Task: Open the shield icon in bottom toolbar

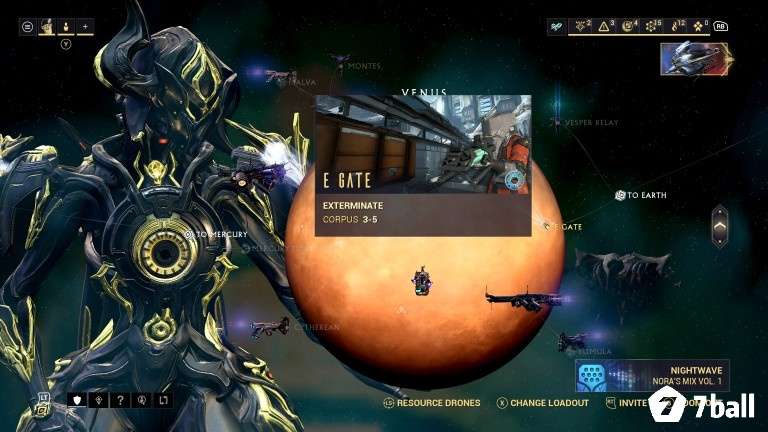Action: pos(75,401)
